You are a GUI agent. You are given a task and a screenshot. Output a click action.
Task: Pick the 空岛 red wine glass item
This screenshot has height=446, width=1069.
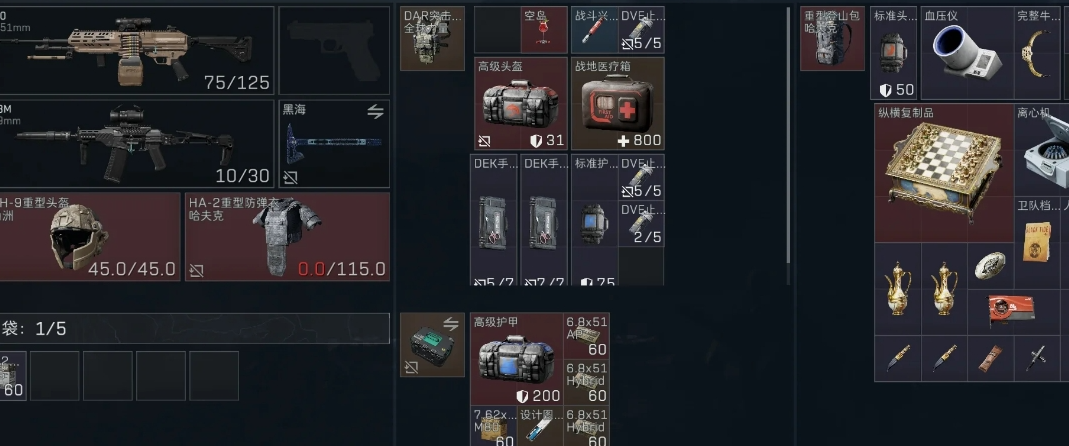tap(545, 31)
